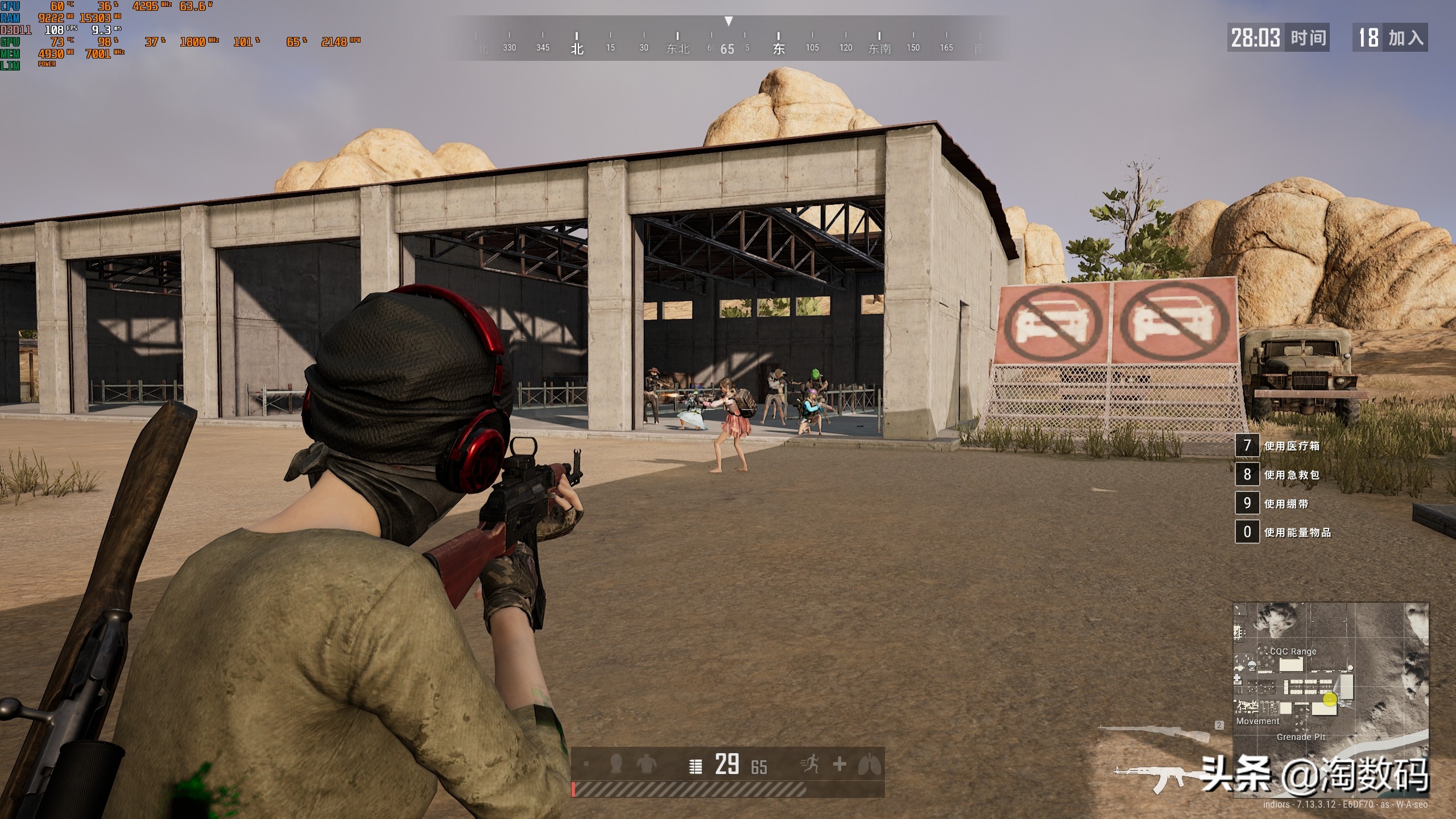
Task: Click the helmet status head icon
Action: 615,764
